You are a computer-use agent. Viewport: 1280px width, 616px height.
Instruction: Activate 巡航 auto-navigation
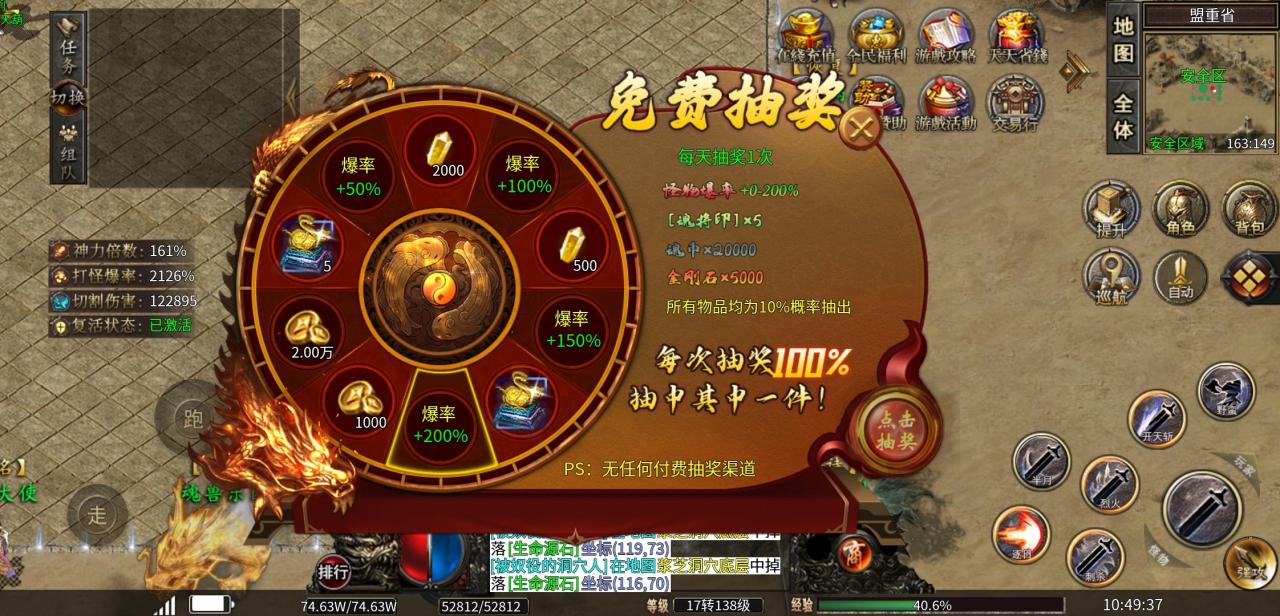[x=1111, y=275]
